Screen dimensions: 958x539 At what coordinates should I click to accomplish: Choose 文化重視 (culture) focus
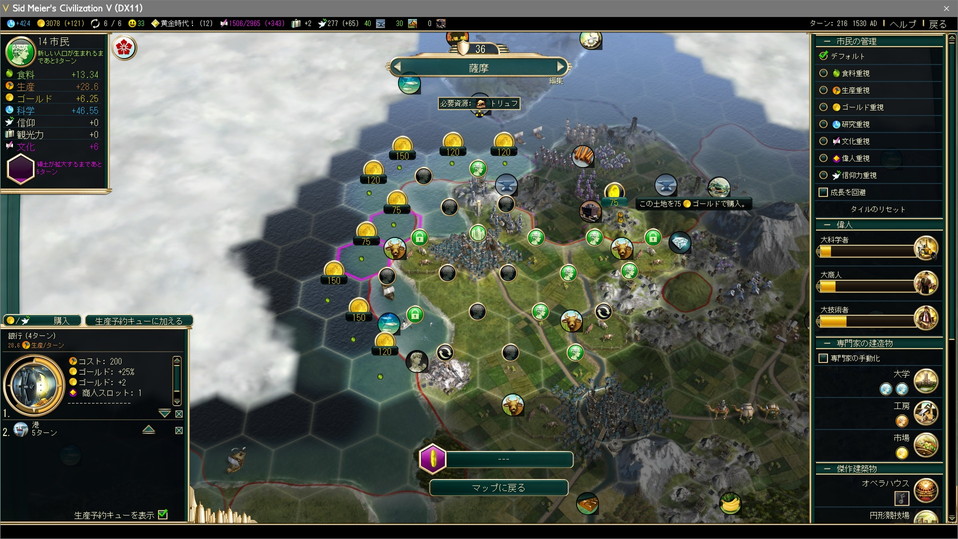coord(824,141)
